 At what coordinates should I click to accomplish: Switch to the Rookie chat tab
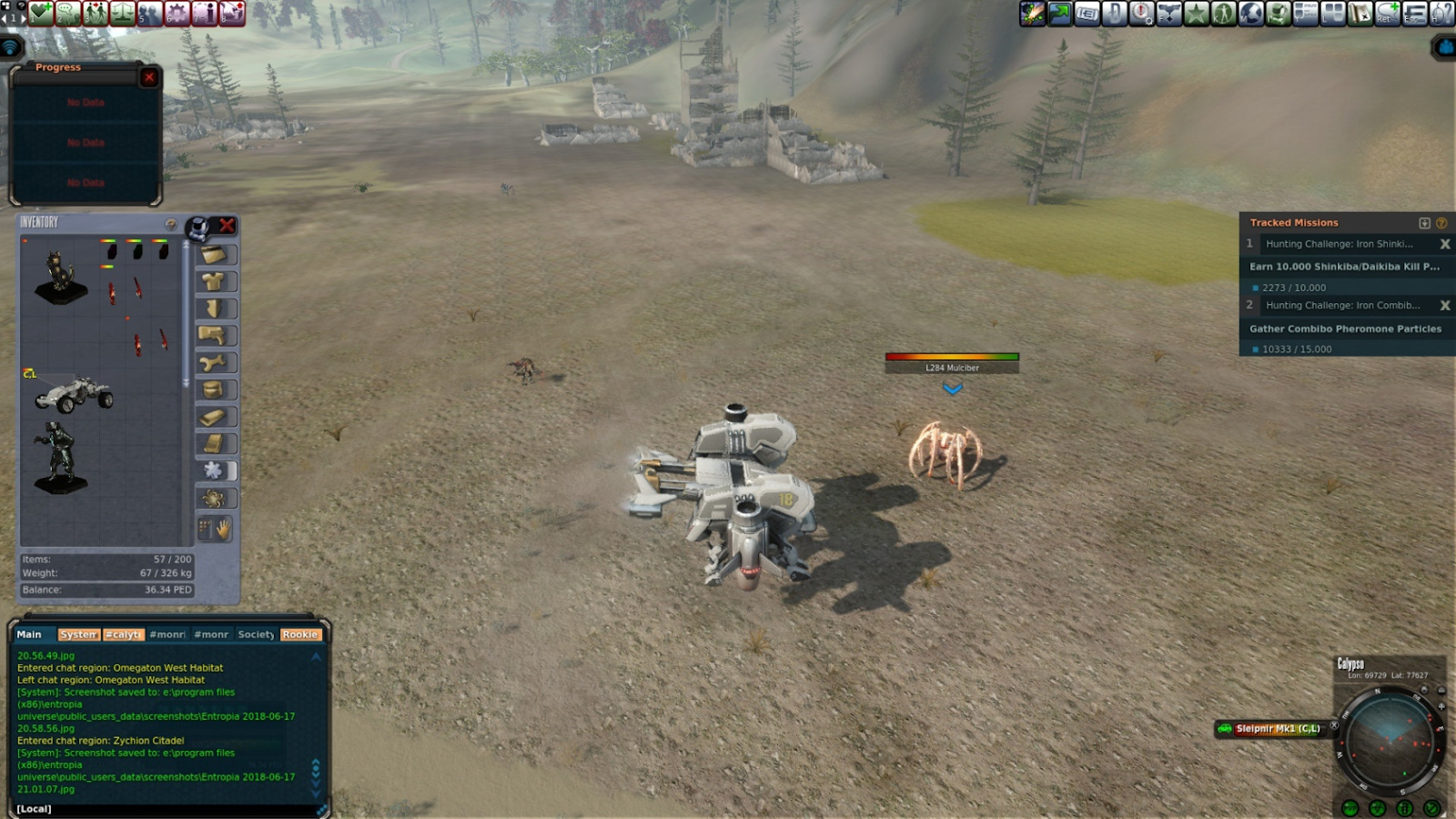tap(299, 634)
